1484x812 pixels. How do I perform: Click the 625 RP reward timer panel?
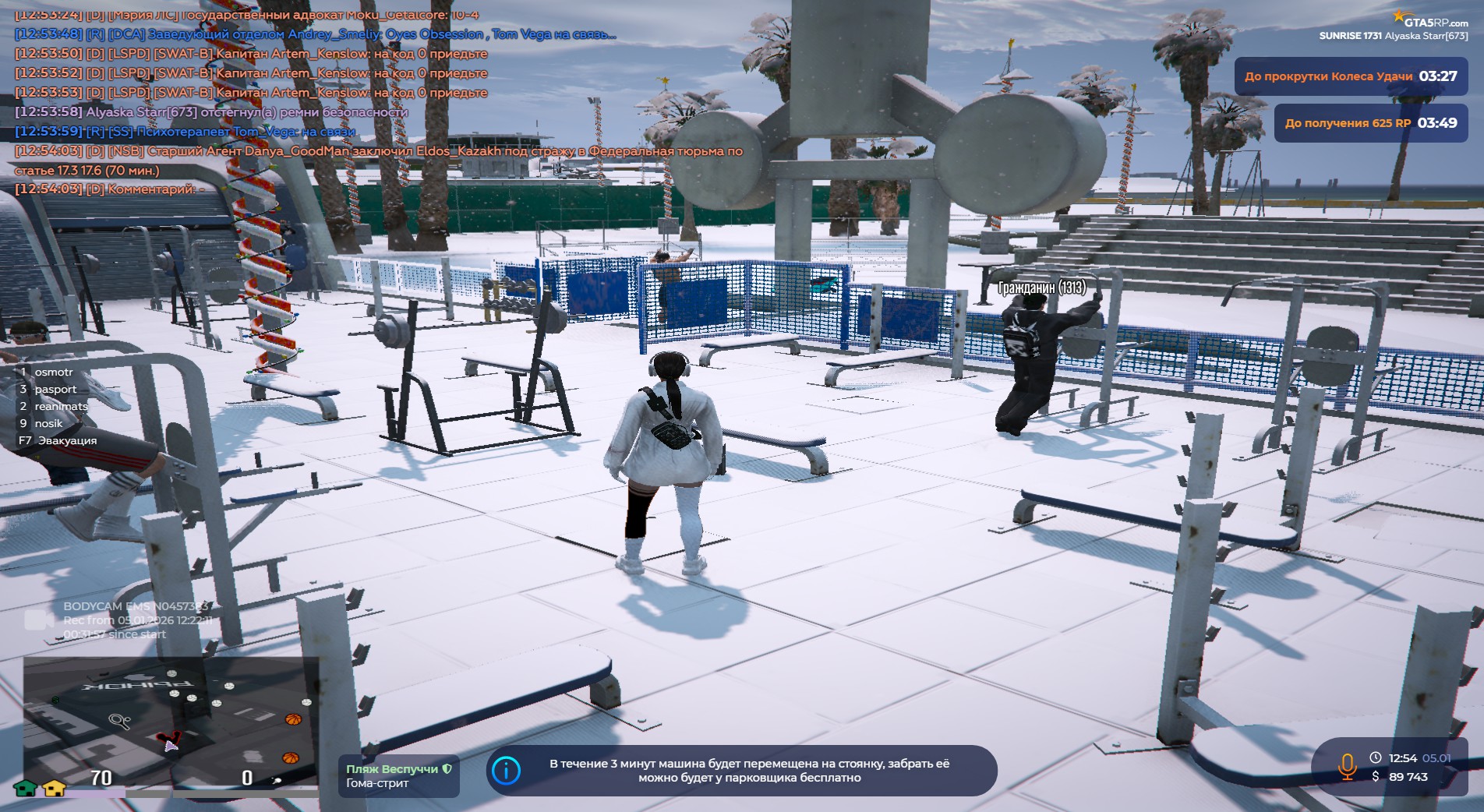click(x=1370, y=123)
